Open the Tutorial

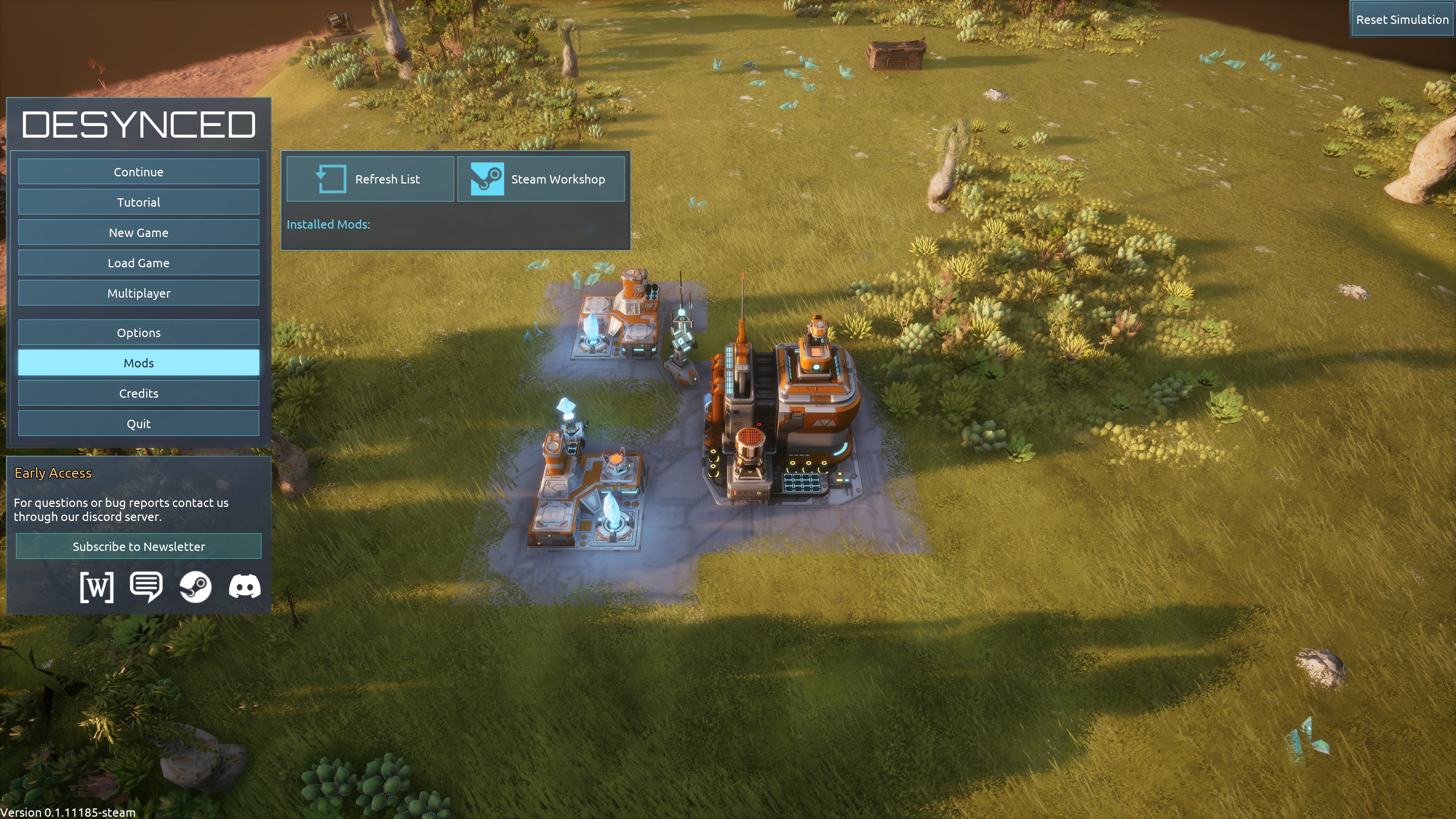pyautogui.click(x=138, y=202)
